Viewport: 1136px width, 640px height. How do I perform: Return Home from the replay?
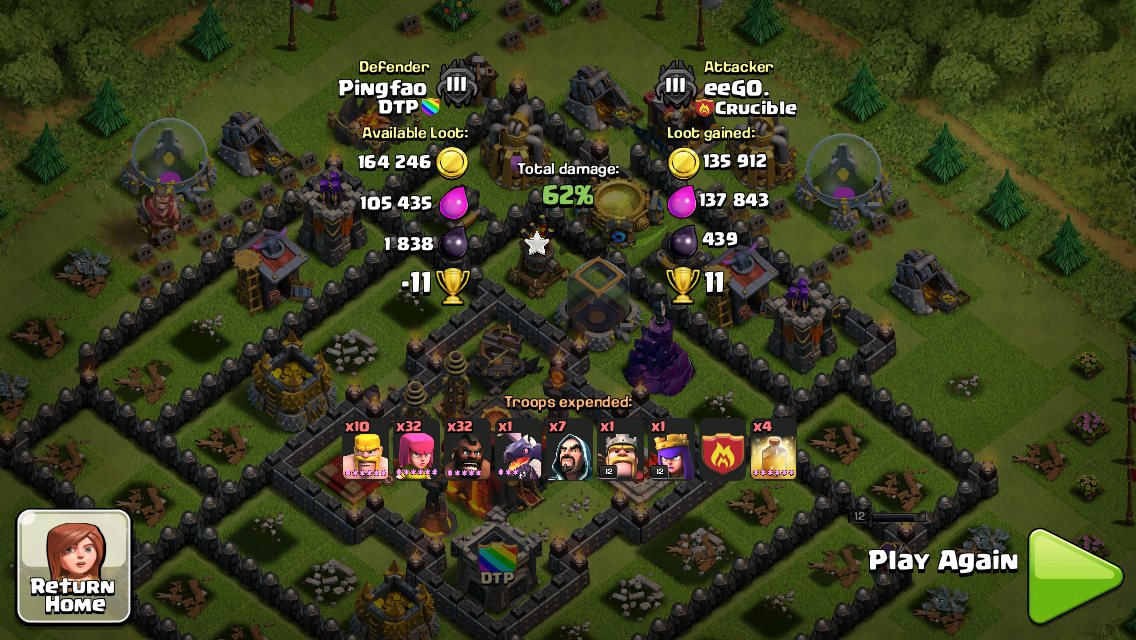click(x=74, y=566)
